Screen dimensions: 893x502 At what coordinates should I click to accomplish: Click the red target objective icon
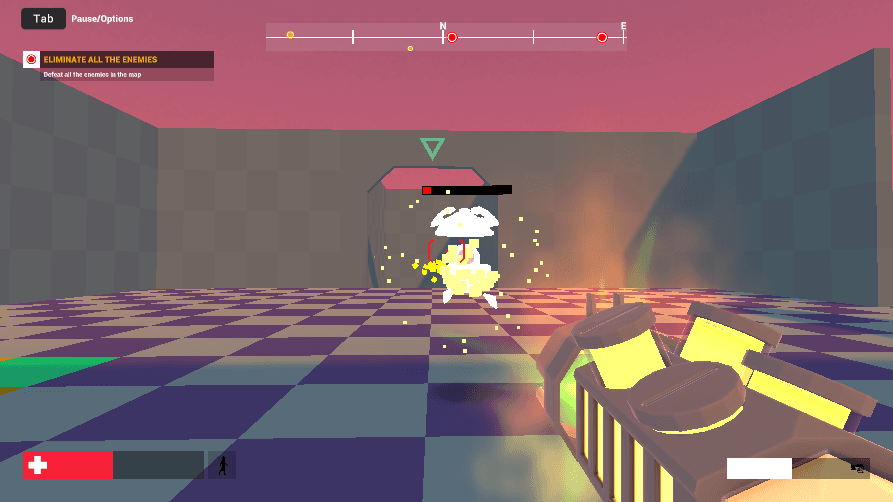tap(31, 60)
